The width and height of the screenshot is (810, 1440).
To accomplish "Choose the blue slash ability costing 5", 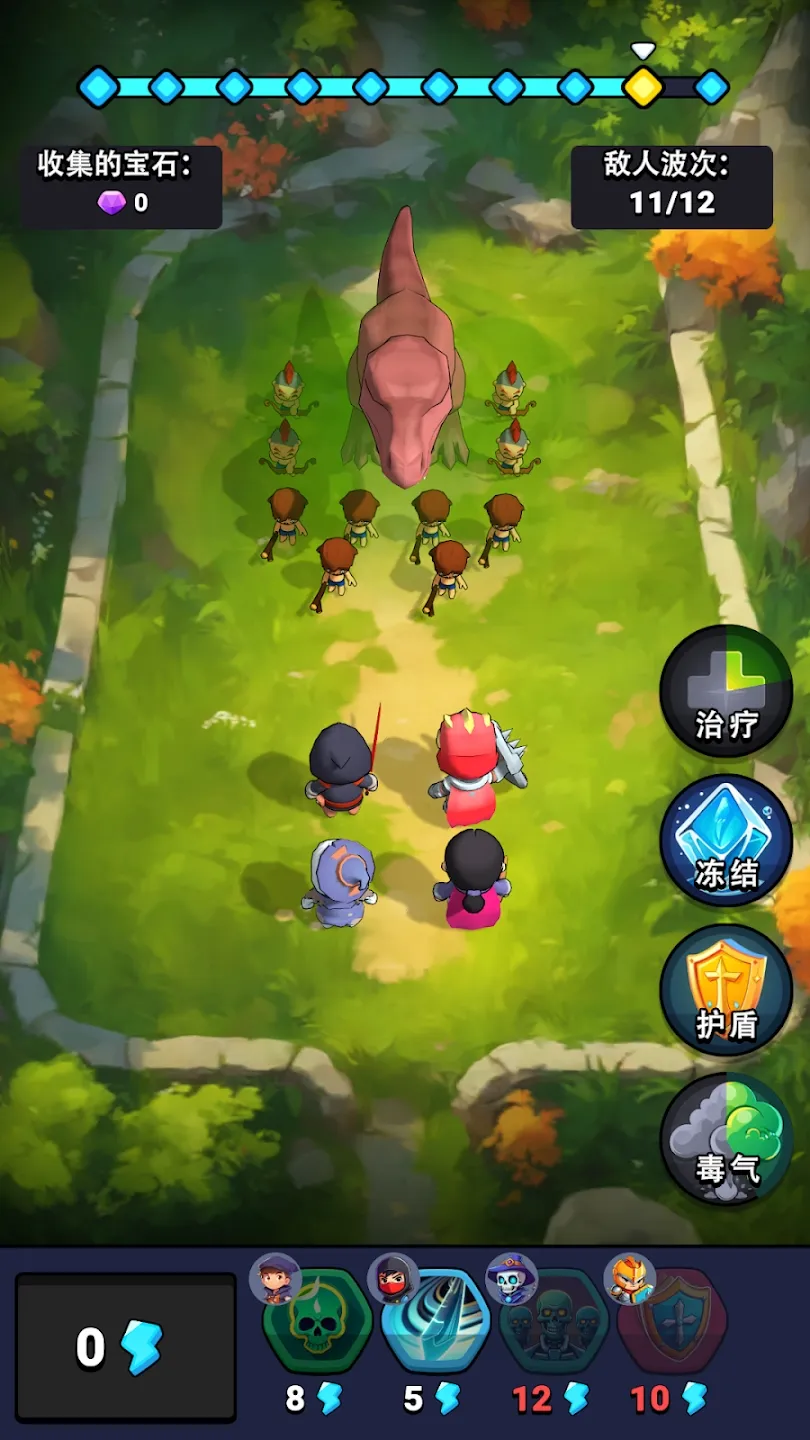I will (436, 1322).
